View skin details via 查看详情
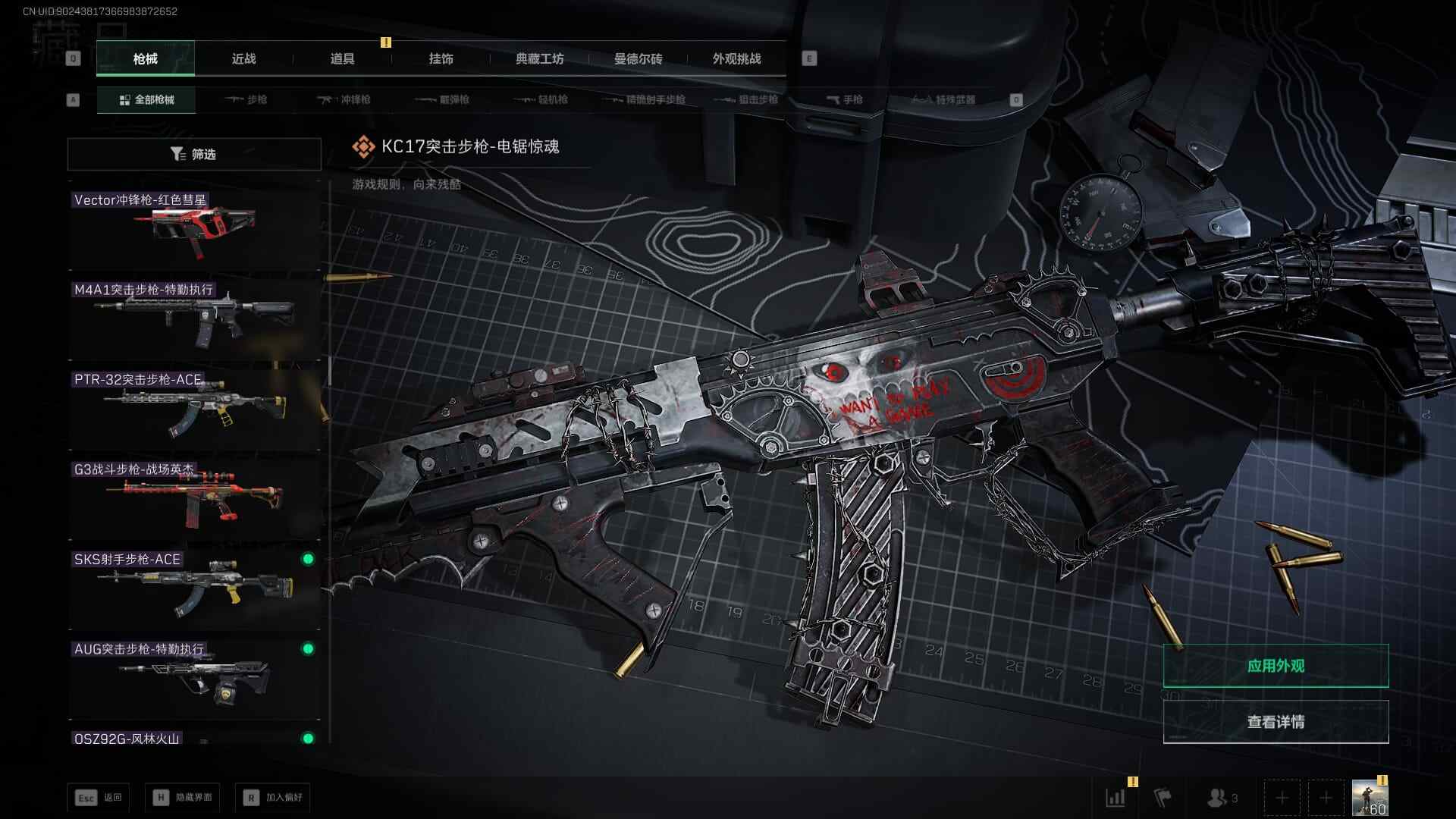This screenshot has height=819, width=1456. click(1276, 722)
